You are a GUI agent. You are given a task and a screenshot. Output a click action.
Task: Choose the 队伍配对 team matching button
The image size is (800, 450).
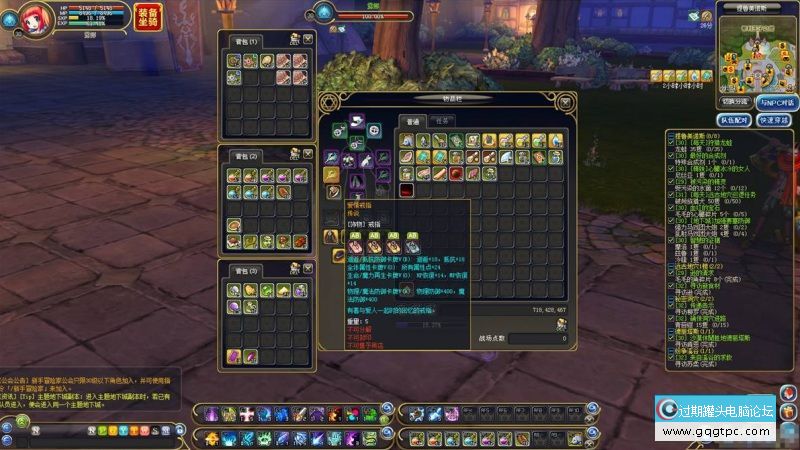pos(735,119)
